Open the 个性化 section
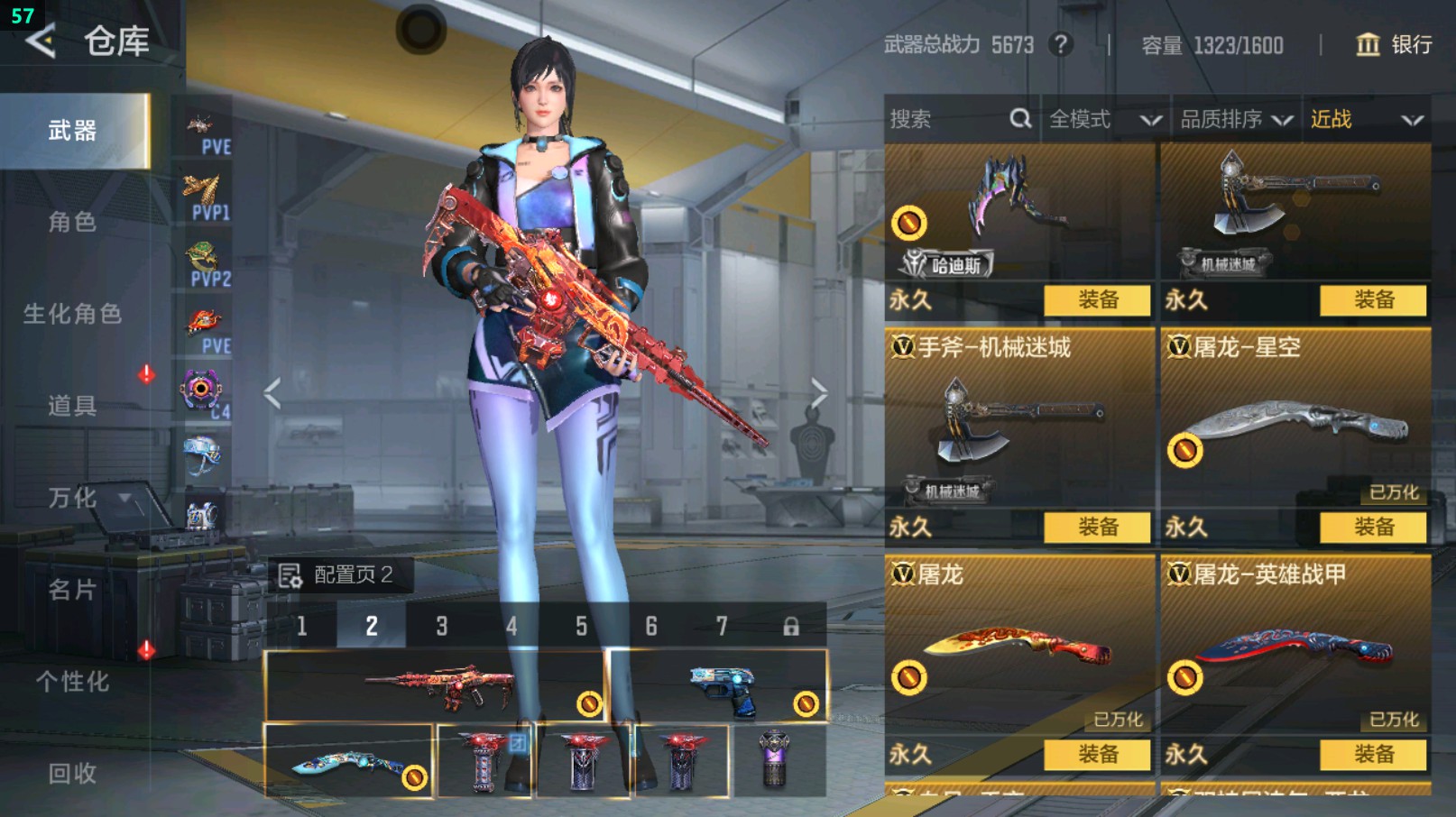1456x817 pixels. 72,682
